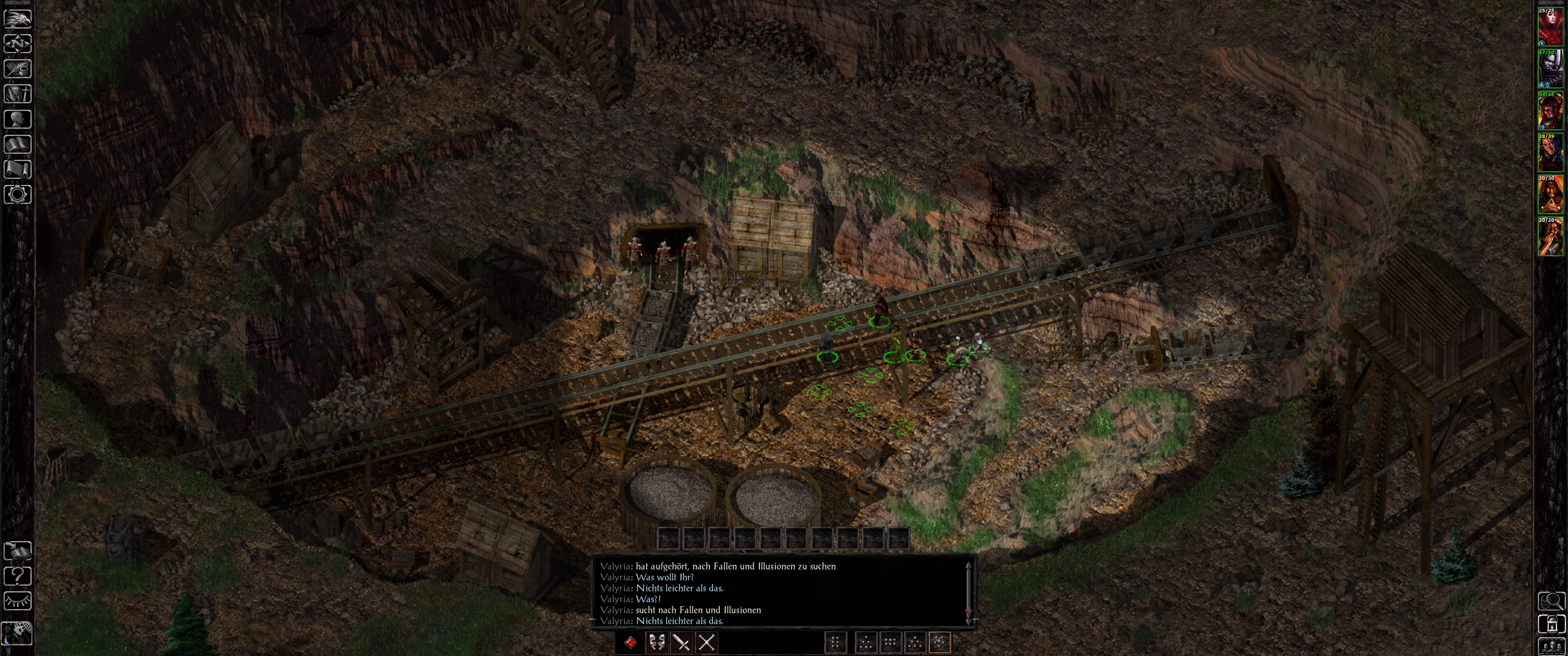Click the talk masks action button
Image resolution: width=1568 pixels, height=656 pixels.
point(656,643)
